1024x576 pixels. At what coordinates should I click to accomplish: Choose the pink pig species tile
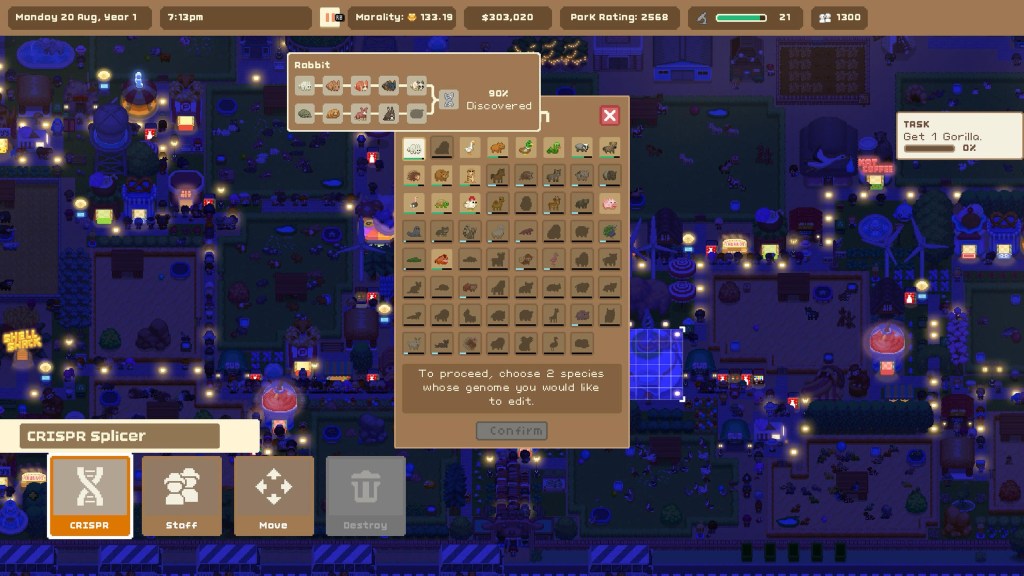pos(609,203)
